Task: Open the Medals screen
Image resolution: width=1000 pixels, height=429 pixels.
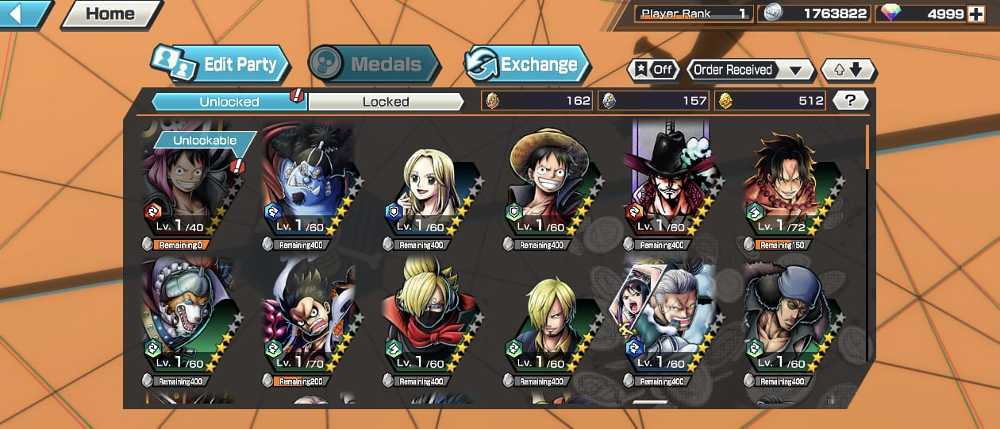Action: tap(374, 65)
